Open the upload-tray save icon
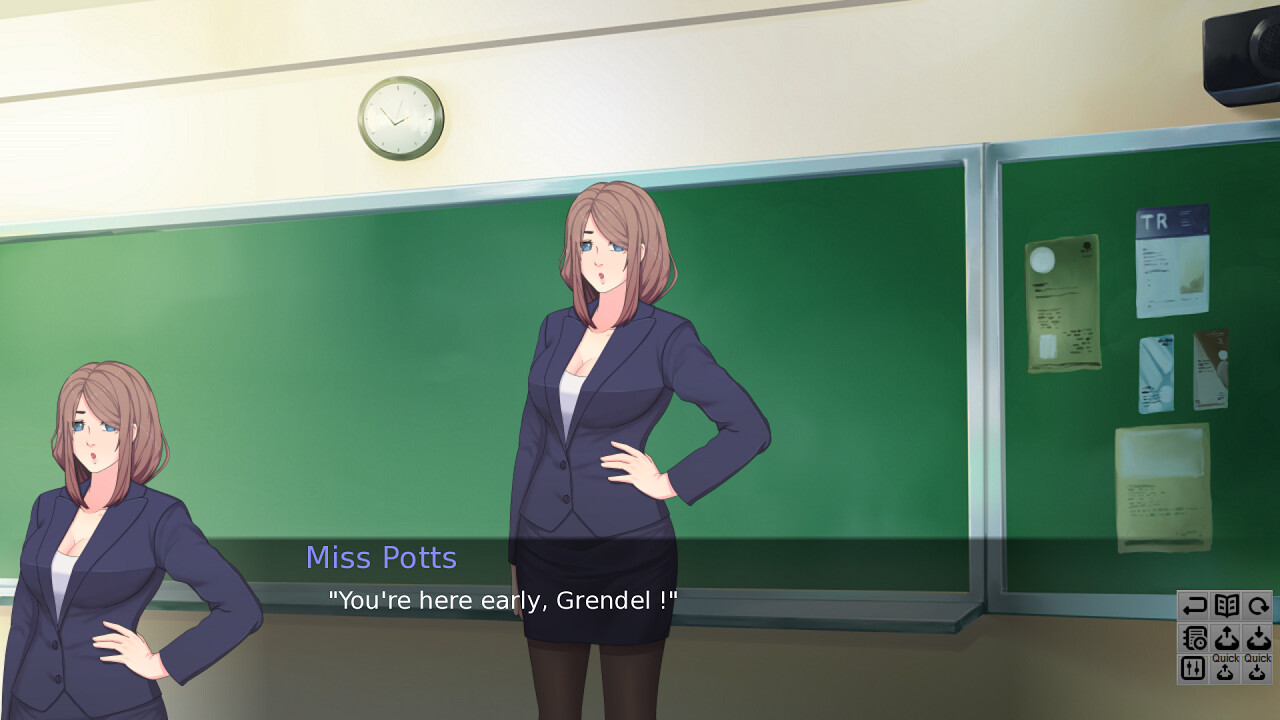The height and width of the screenshot is (720, 1280). coord(1226,637)
